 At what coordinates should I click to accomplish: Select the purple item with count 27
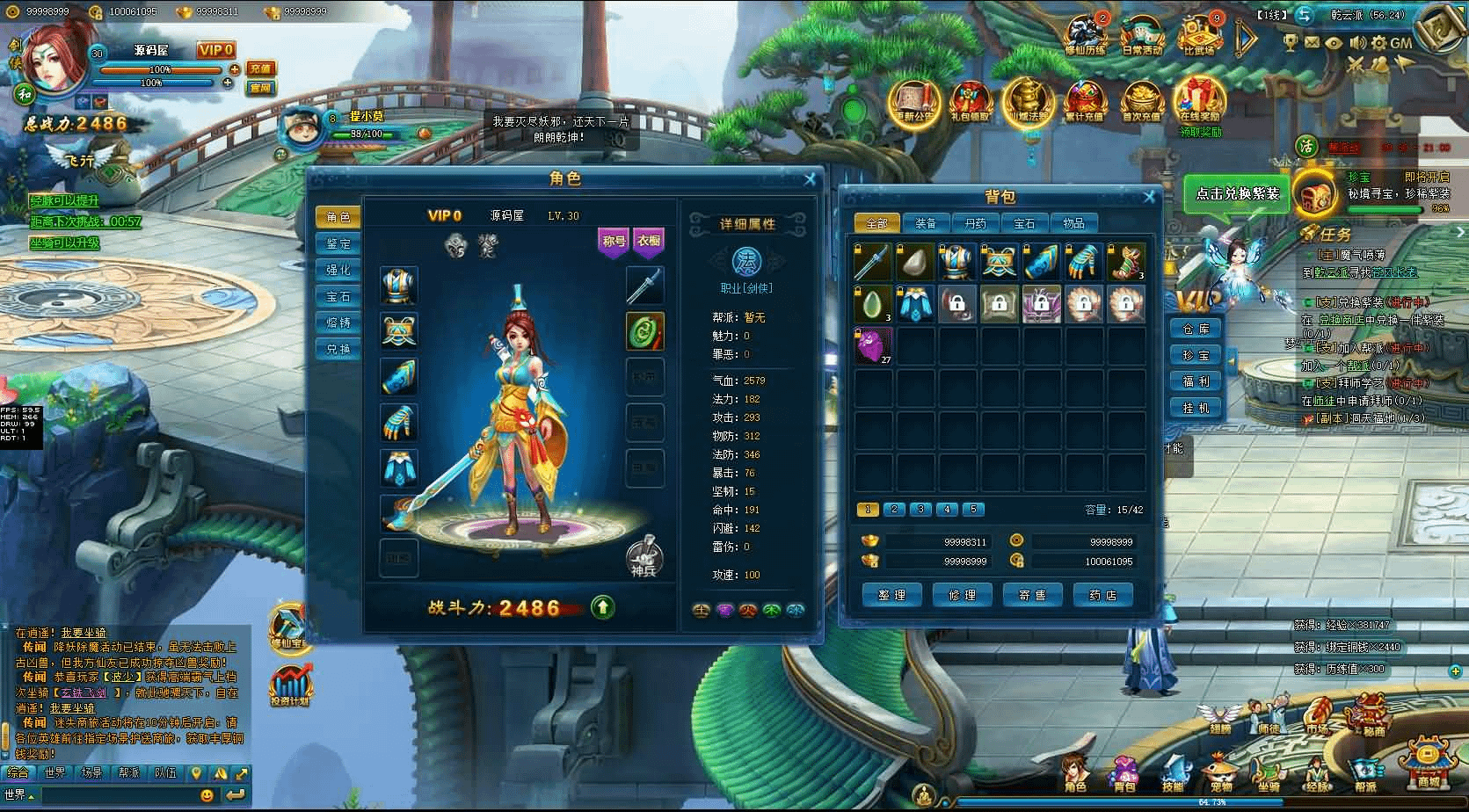[x=873, y=345]
